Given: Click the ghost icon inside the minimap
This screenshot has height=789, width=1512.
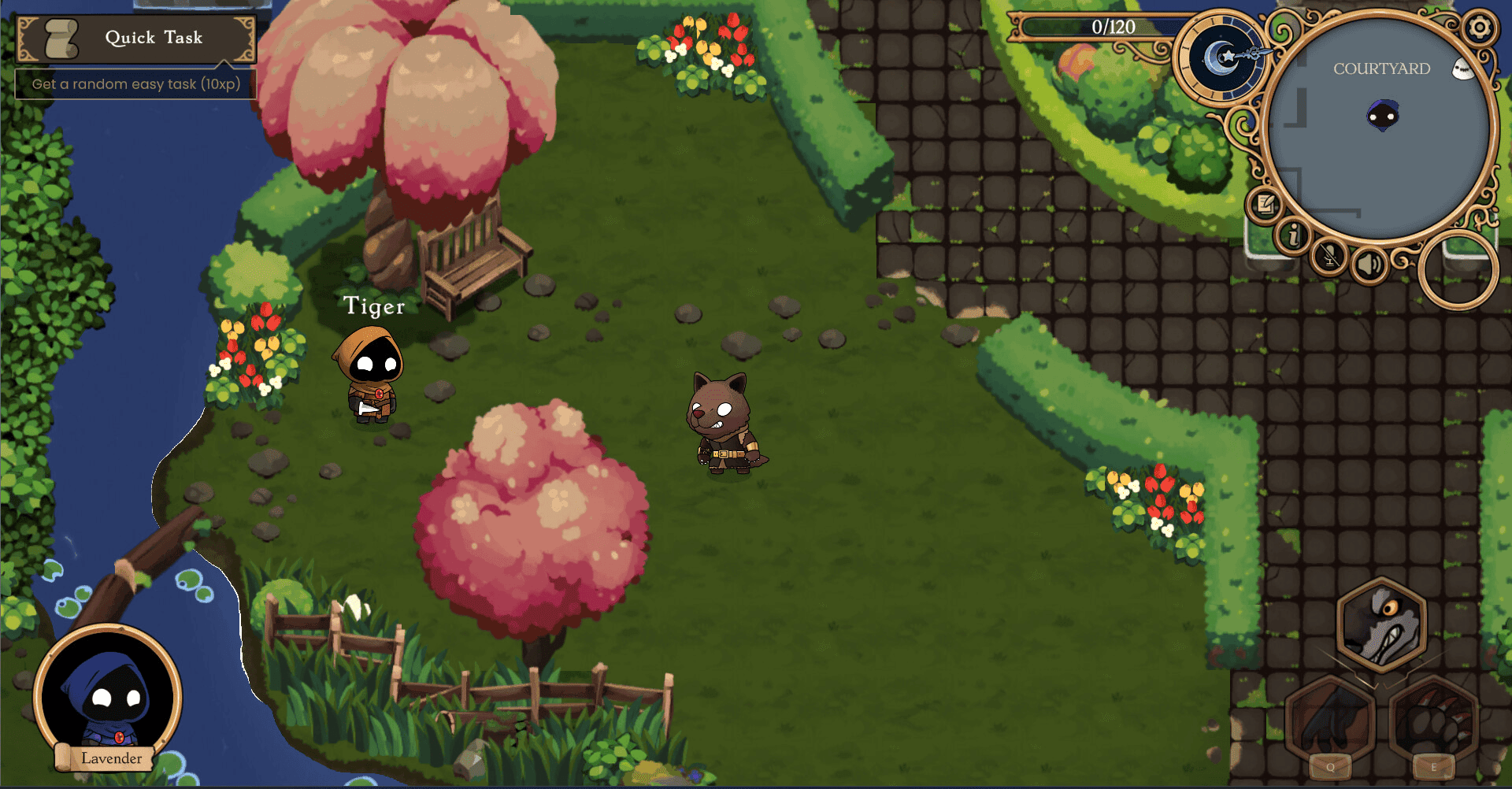Looking at the screenshot, I should point(1463,68).
